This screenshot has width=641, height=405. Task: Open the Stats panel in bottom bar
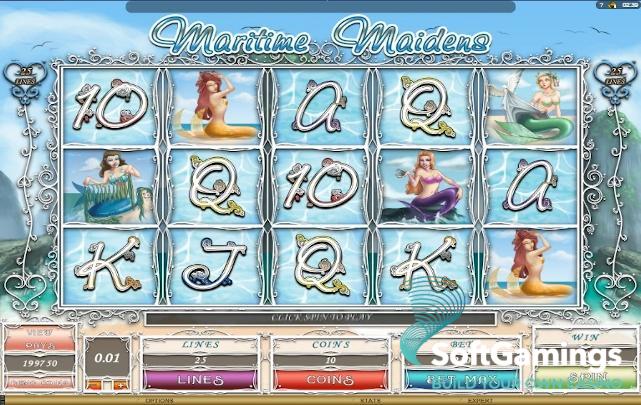tap(369, 400)
